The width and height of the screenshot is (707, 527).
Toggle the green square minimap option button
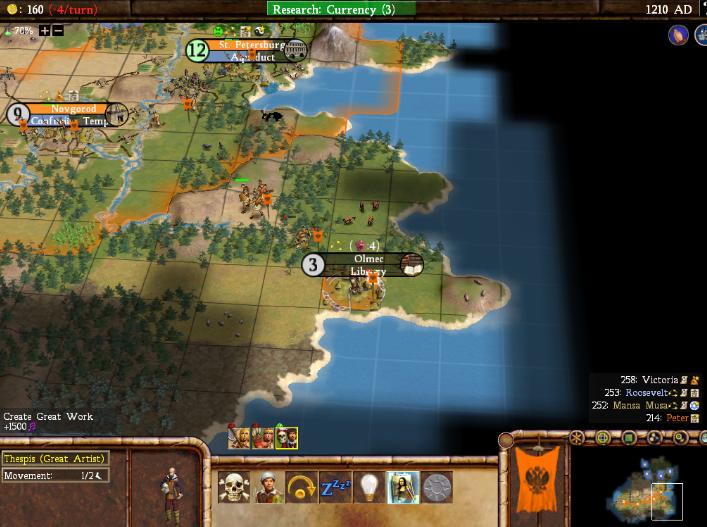628,438
